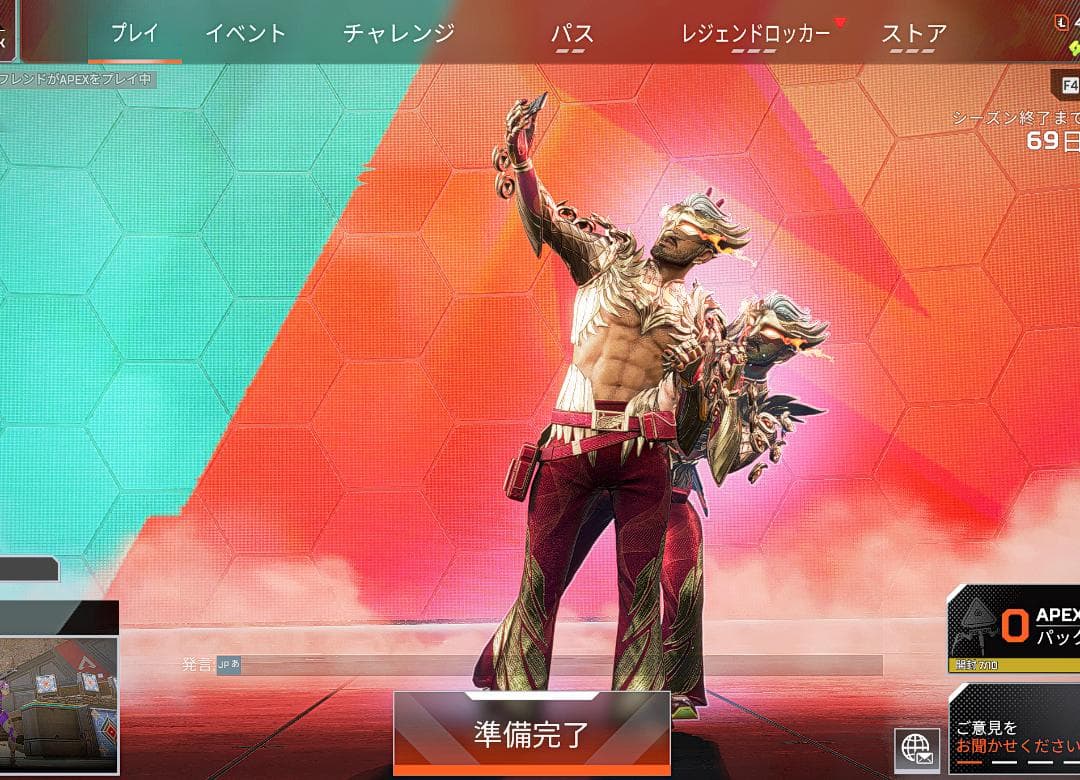Image resolution: width=1080 pixels, height=780 pixels.
Task: Switch to the ストア (Store) tab
Action: [x=914, y=34]
